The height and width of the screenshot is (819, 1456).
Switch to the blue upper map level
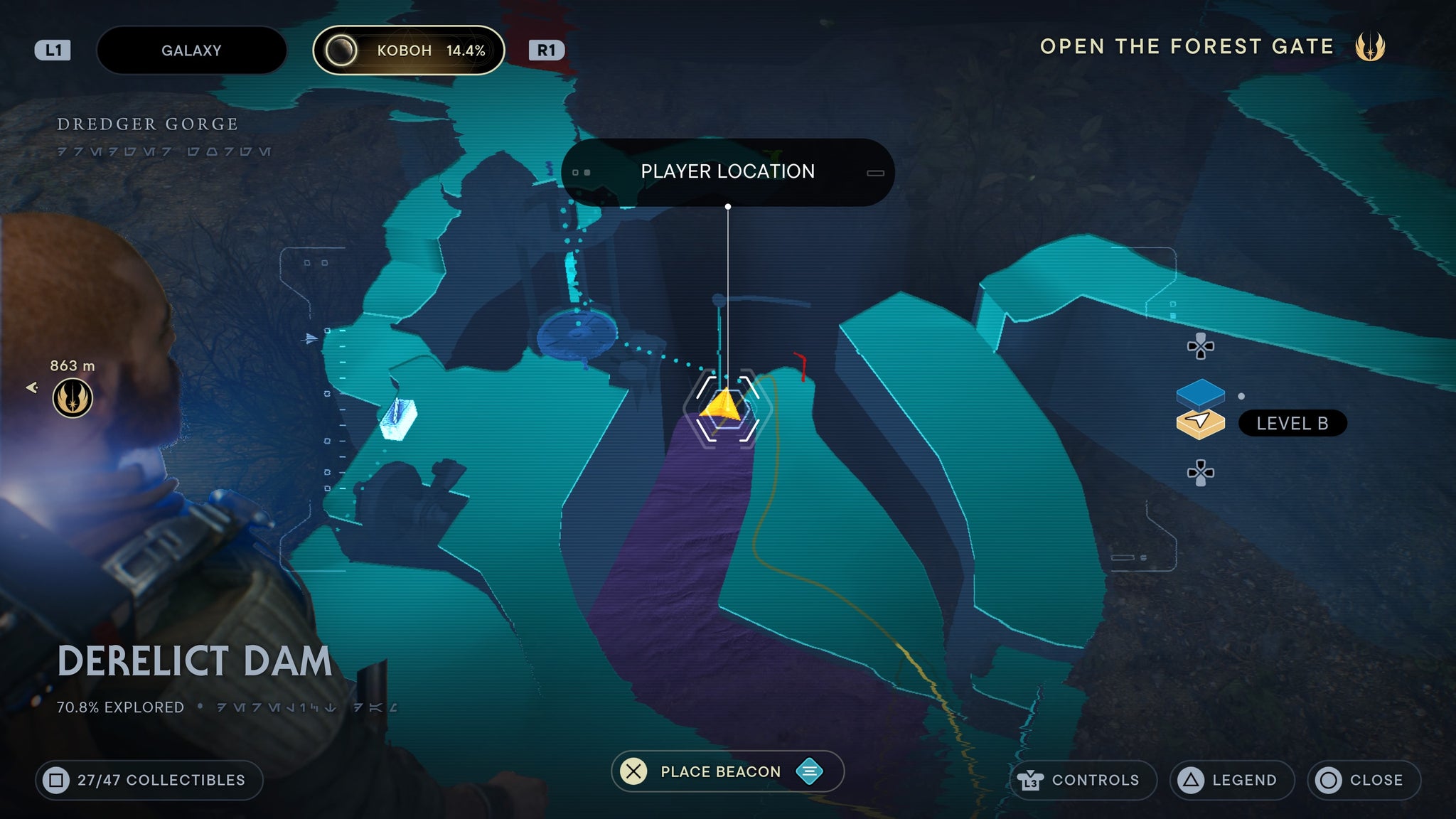tap(1200, 392)
